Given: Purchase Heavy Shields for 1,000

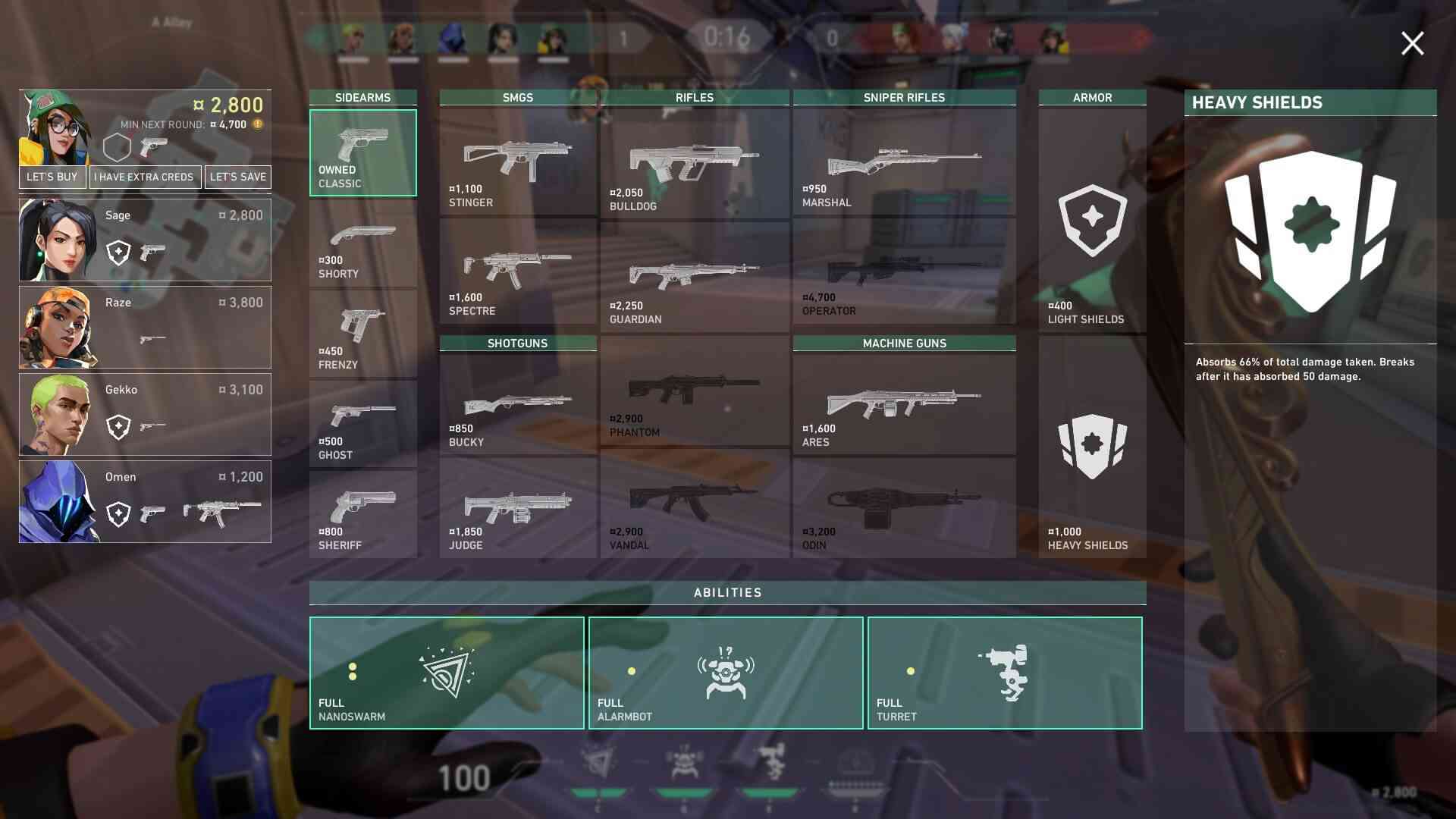Looking at the screenshot, I should coord(1092,449).
